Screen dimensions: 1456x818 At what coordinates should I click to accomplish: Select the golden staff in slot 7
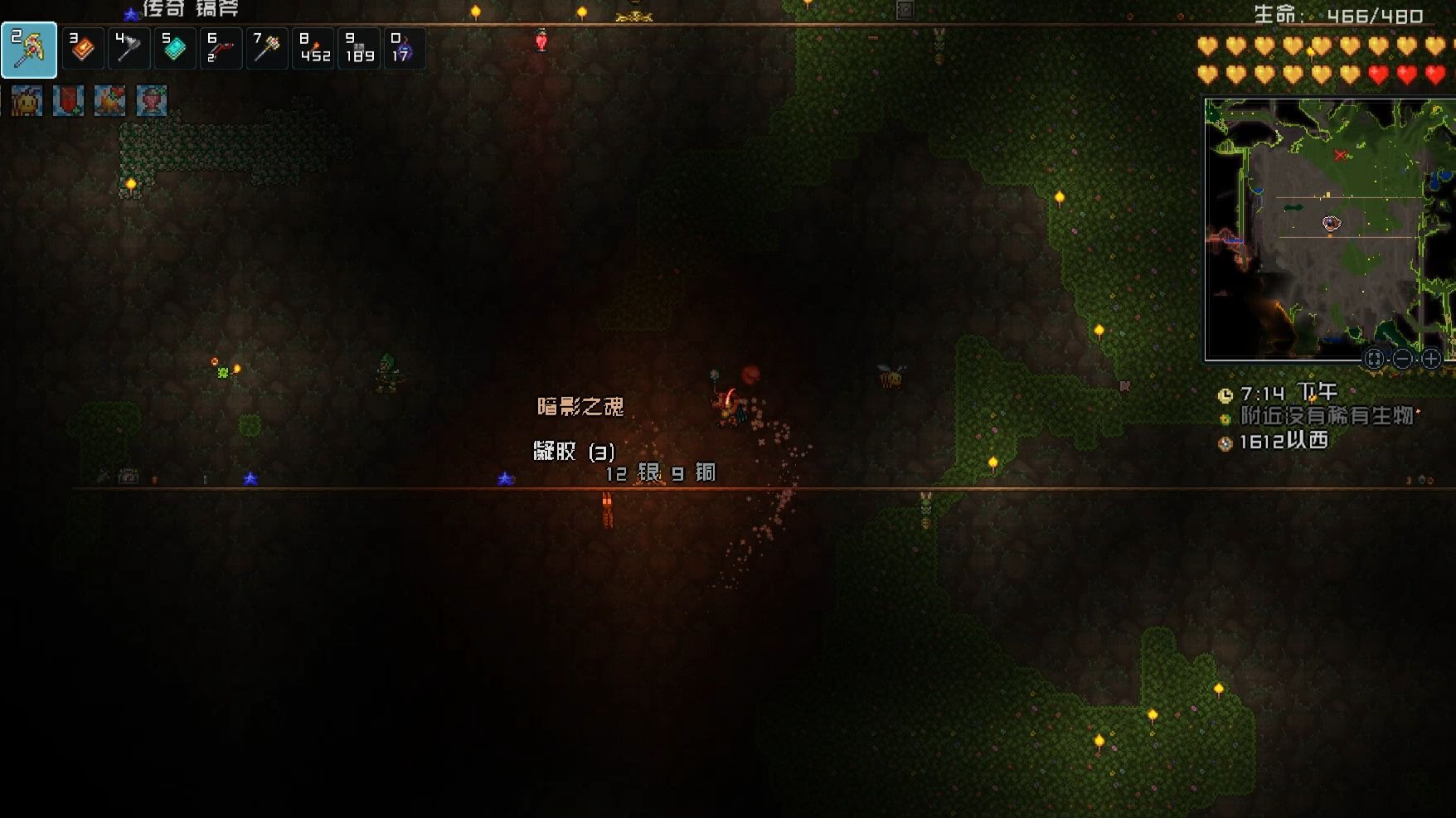266,49
